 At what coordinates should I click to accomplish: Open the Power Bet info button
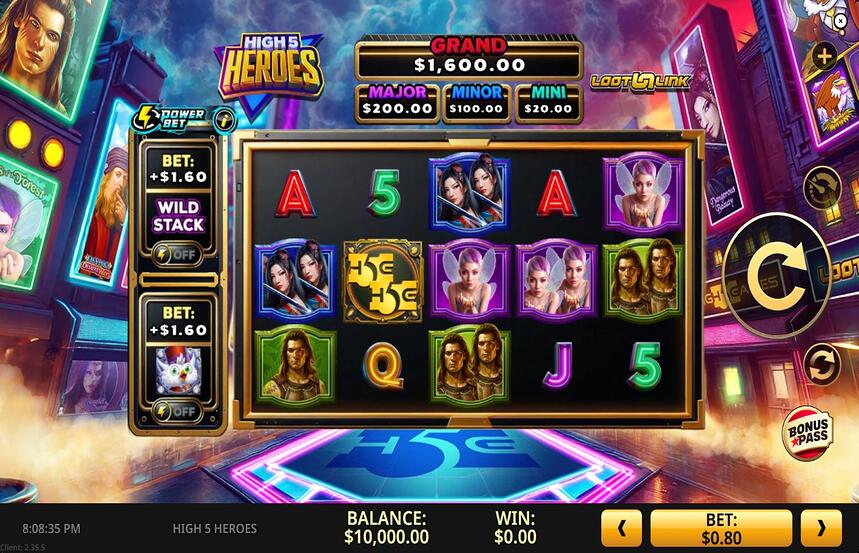point(224,116)
